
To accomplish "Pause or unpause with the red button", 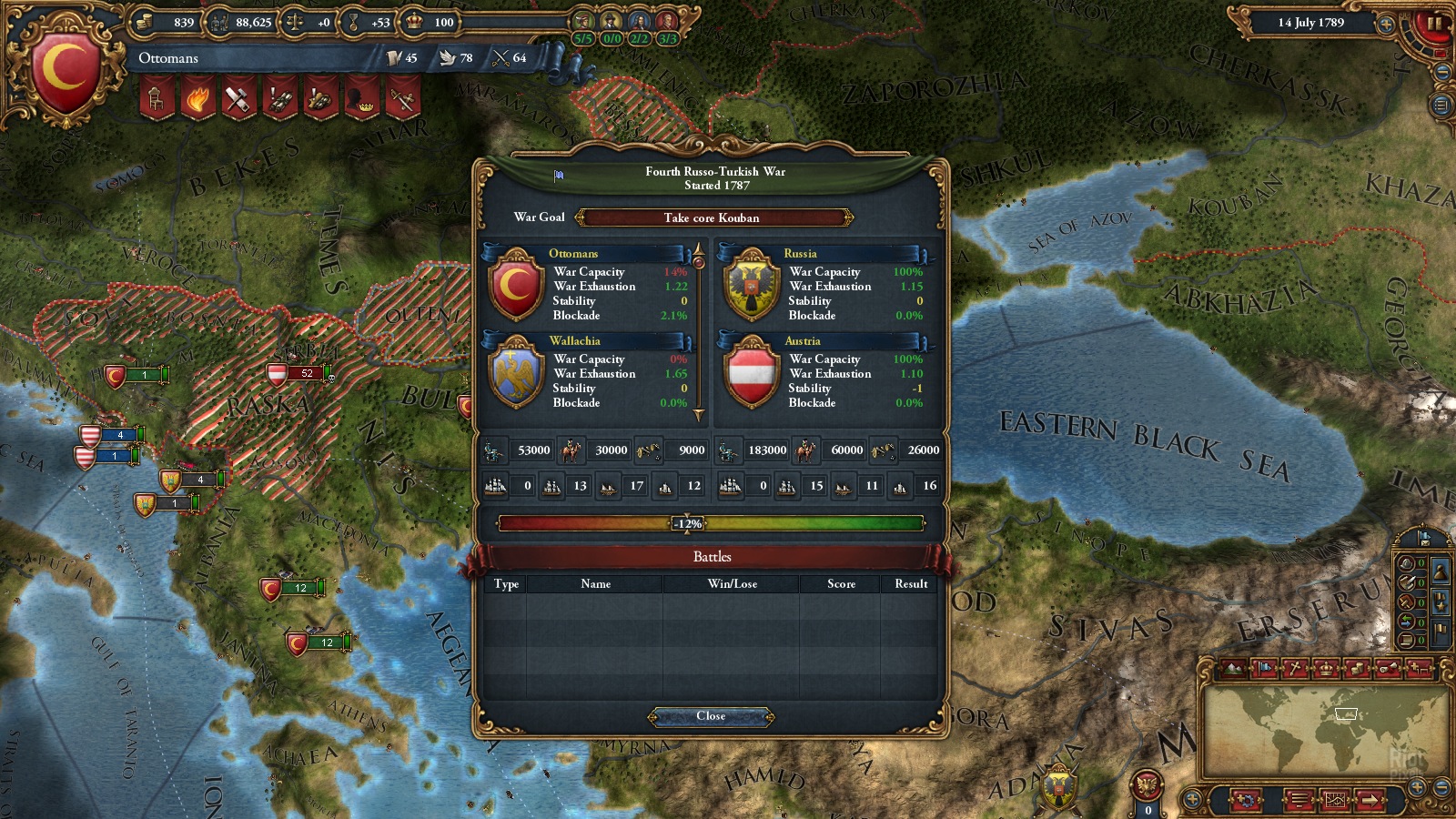I will (1435, 24).
